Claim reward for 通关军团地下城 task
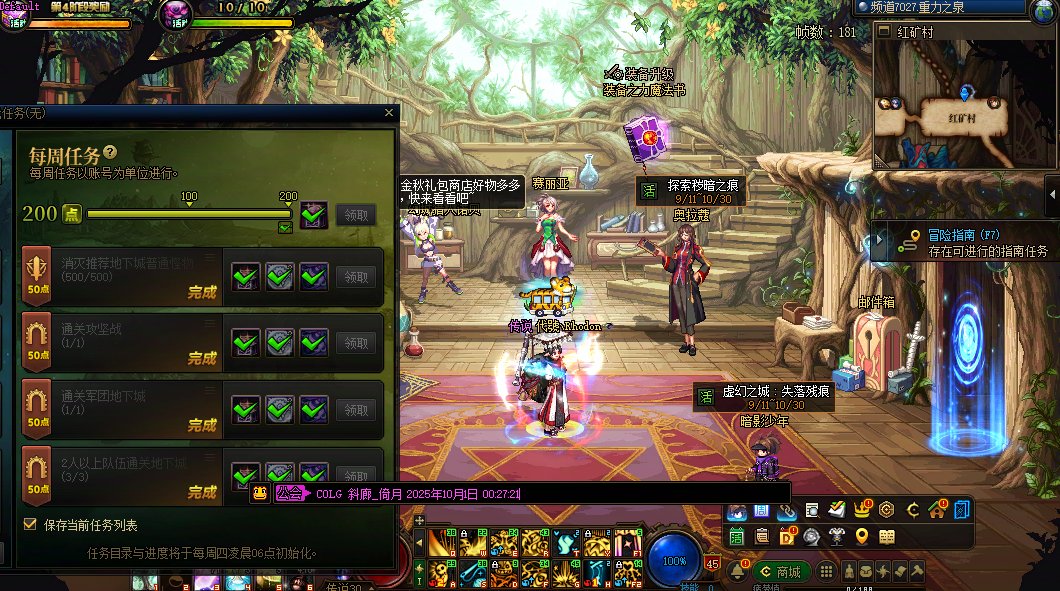Image resolution: width=1060 pixels, height=591 pixels. point(357,409)
